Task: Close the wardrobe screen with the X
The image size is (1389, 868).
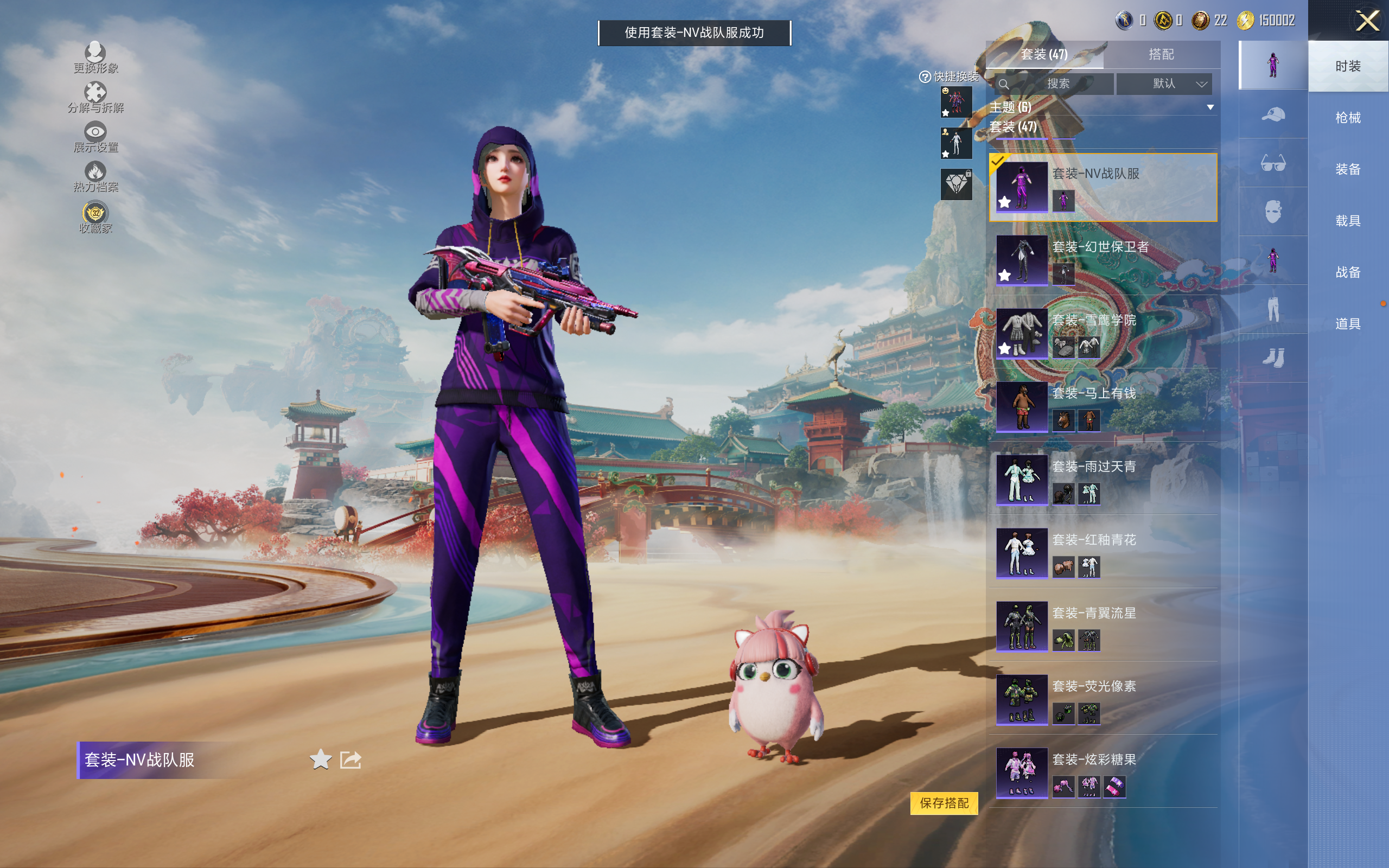Action: tap(1367, 22)
